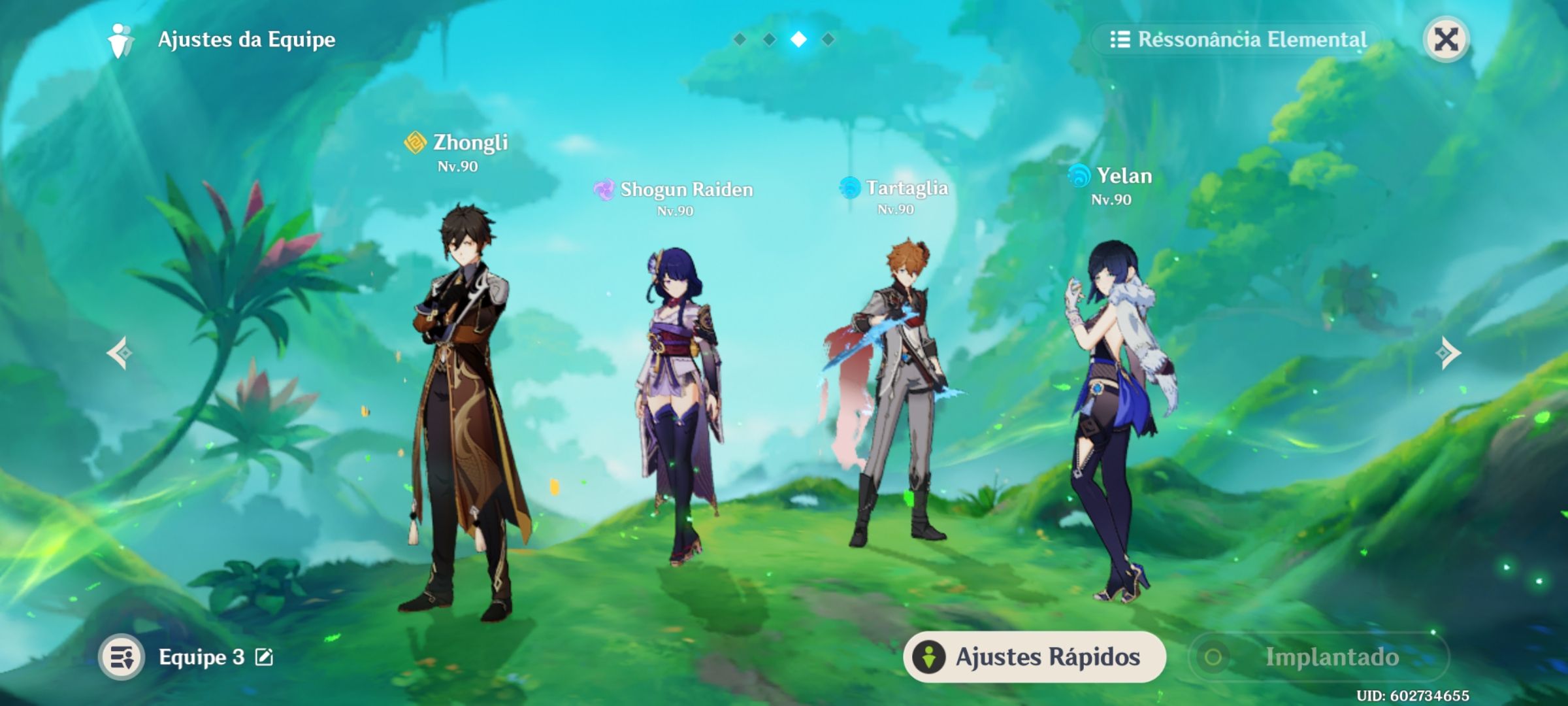Click the Ressonância Elemental list icon
This screenshot has width=1568, height=706.
point(1119,39)
